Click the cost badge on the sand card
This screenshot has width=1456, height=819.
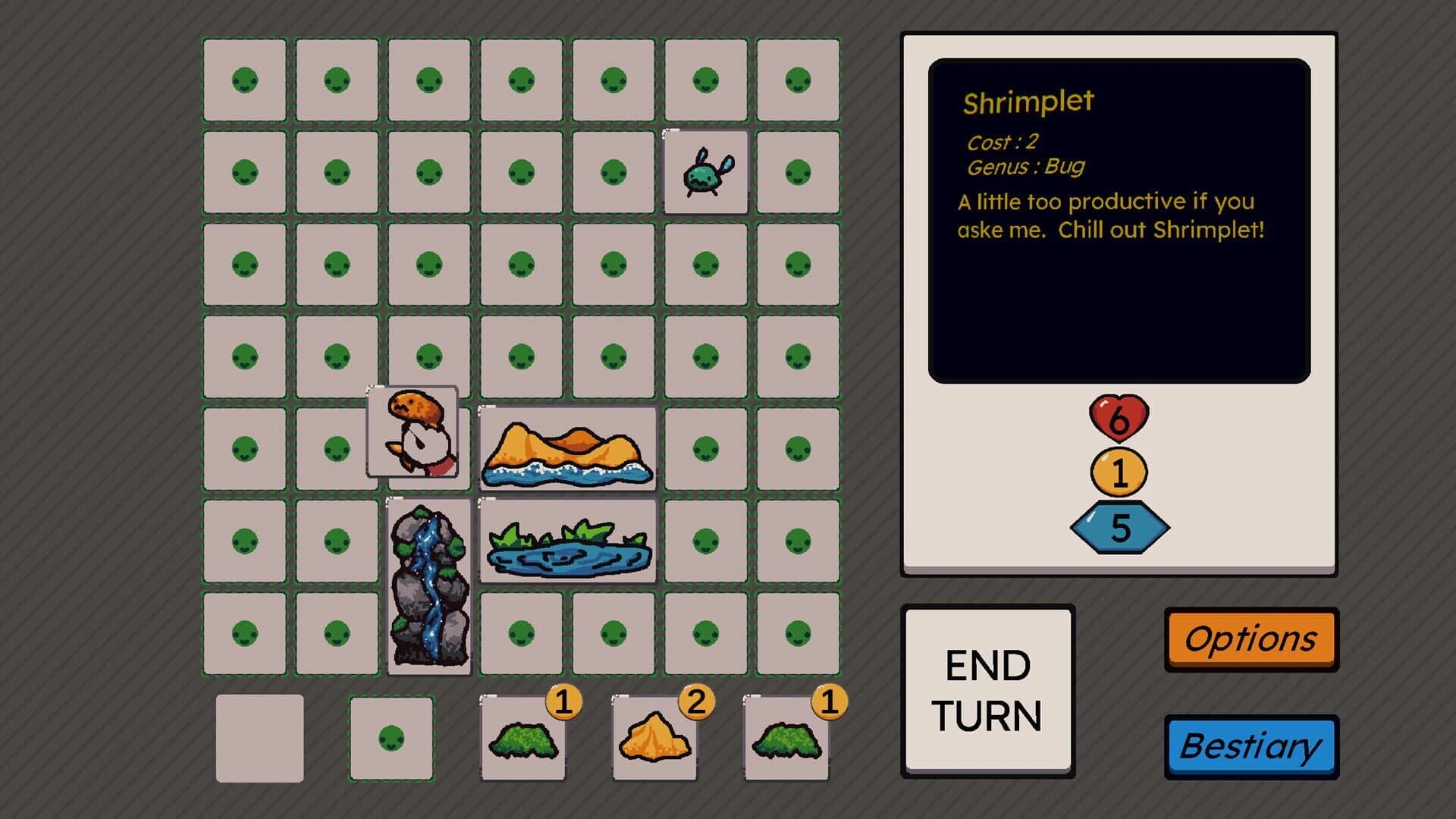coord(696,703)
